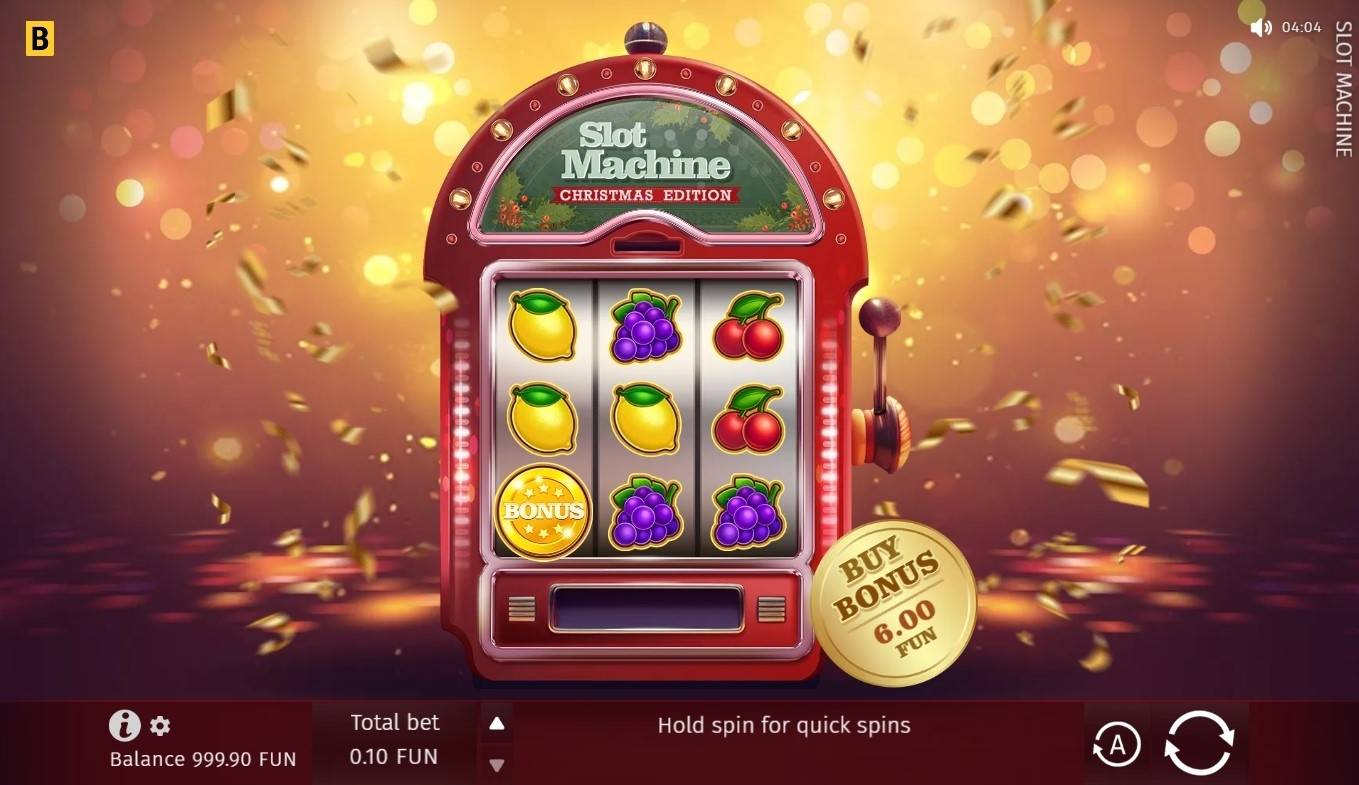
Task: Open the game information panel
Action: pos(123,725)
